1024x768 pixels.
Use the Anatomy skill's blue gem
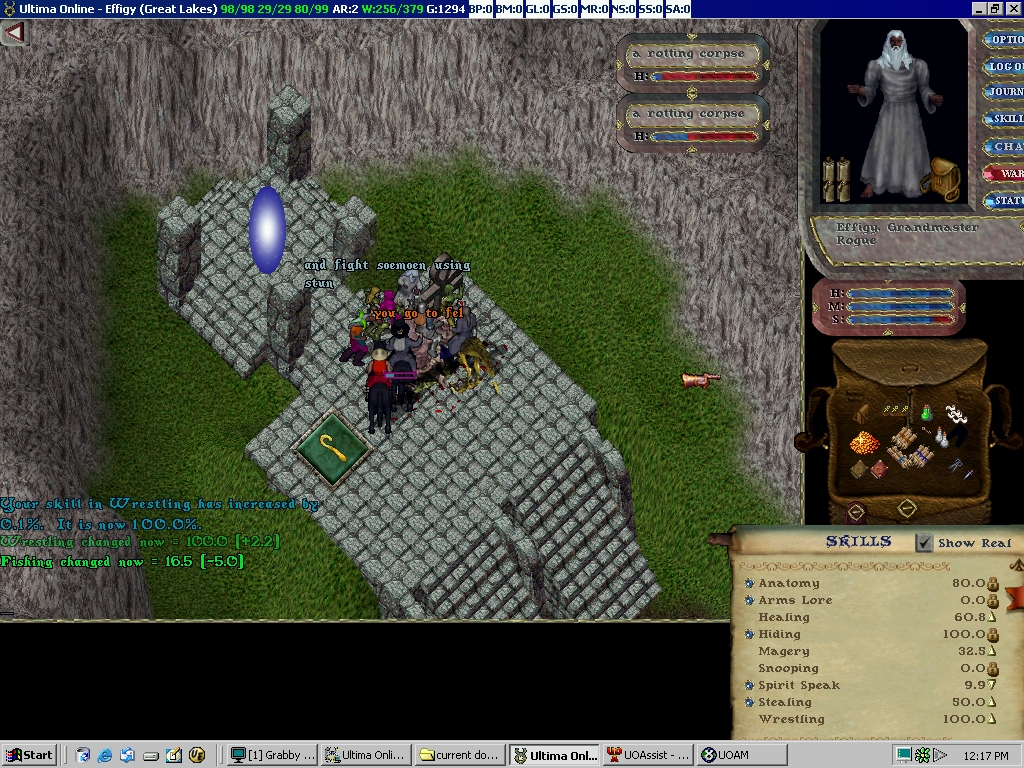749,583
